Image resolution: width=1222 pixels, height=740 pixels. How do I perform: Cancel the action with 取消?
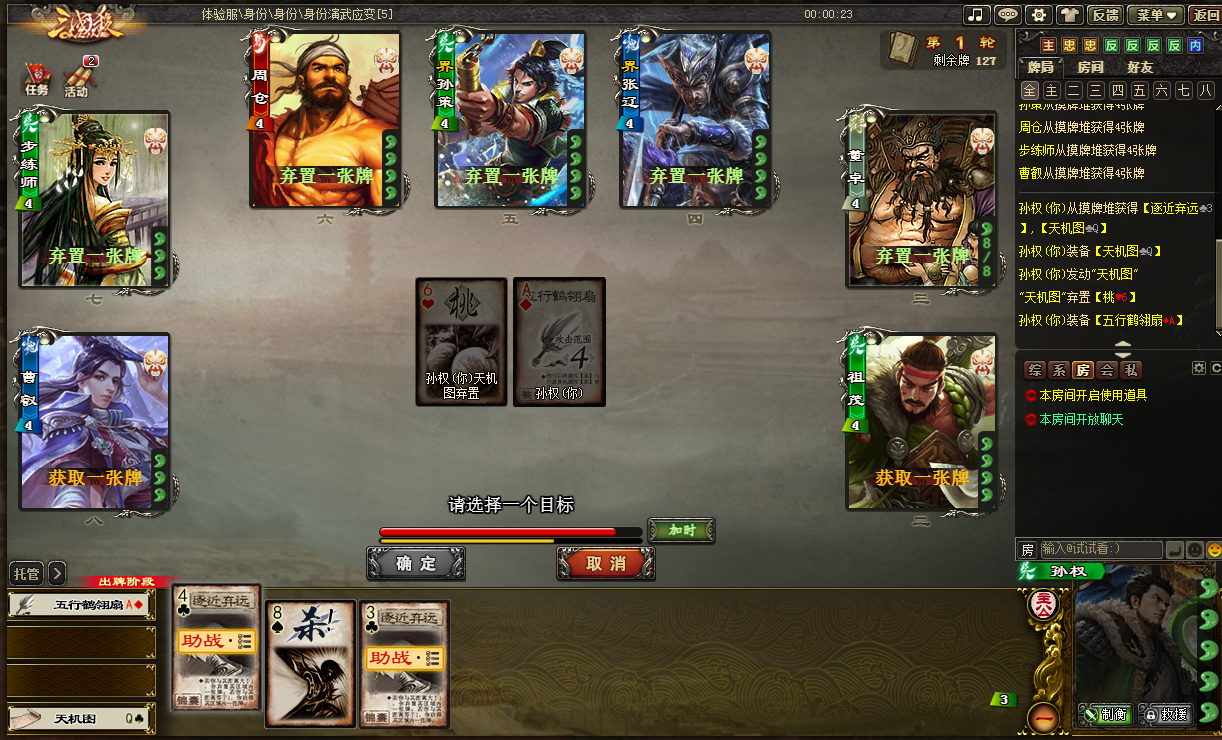click(606, 564)
